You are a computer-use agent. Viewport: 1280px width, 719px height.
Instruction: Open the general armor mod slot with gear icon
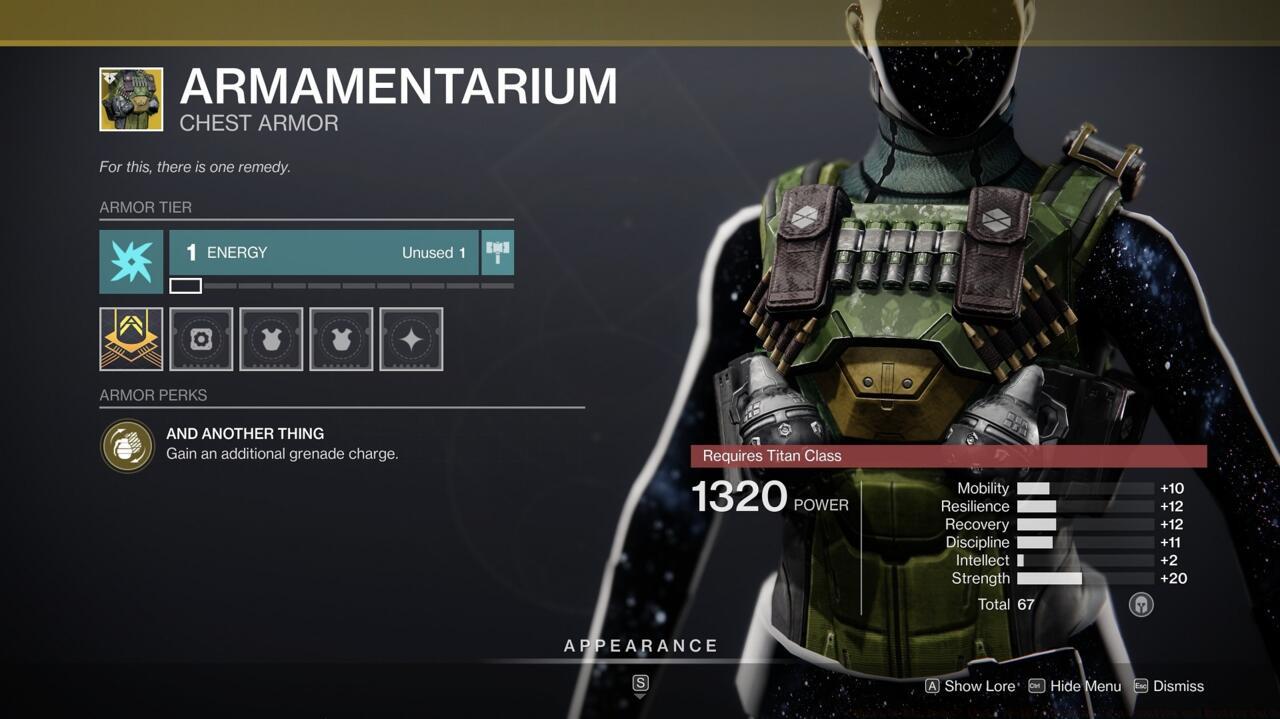pos(201,339)
